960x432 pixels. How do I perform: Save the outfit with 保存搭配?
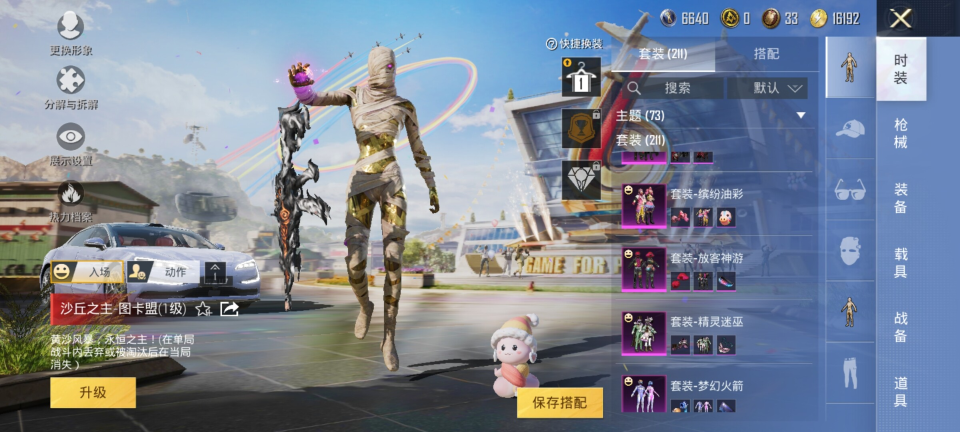click(x=560, y=402)
